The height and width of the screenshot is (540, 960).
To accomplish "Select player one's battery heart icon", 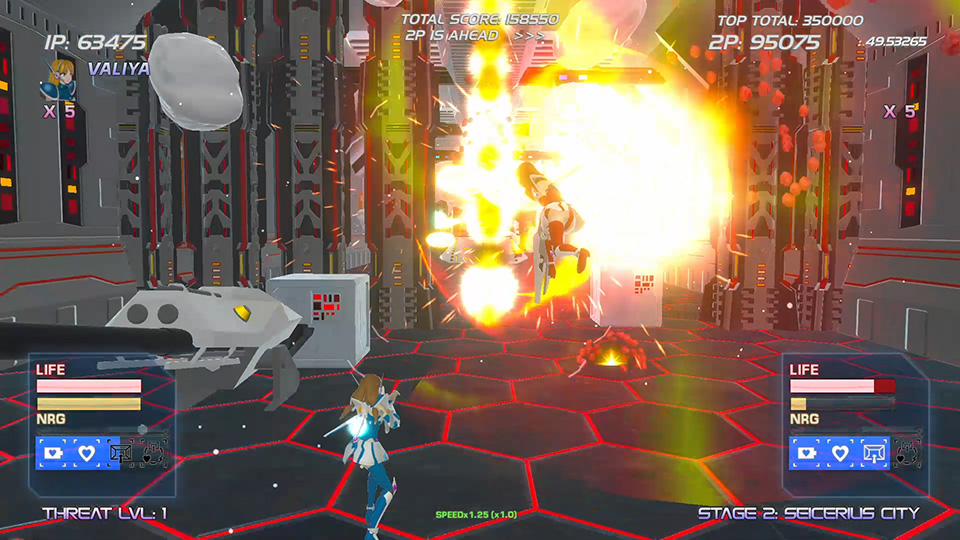I will point(53,453).
